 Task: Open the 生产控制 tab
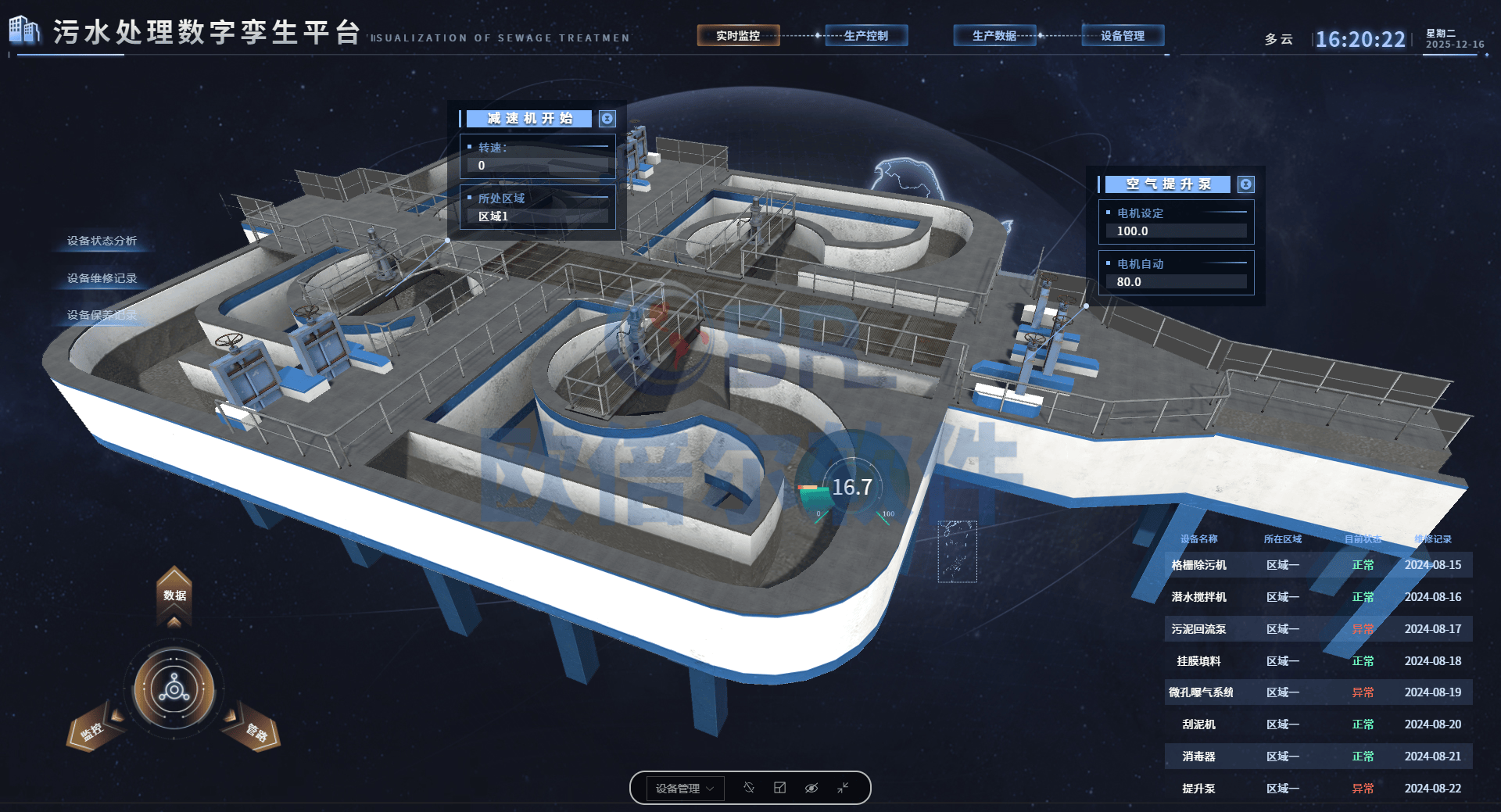click(x=866, y=36)
